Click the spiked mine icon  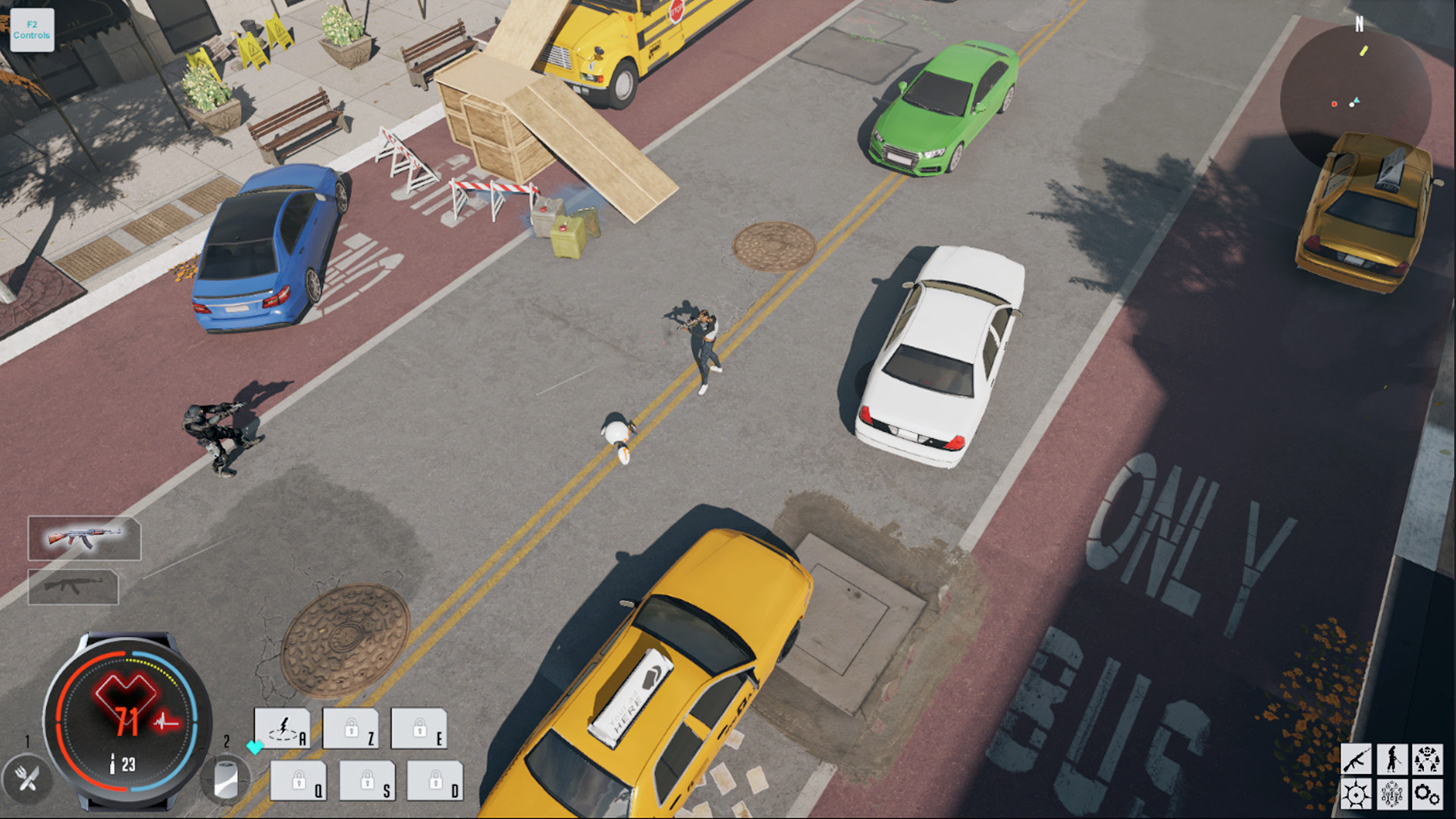click(1357, 794)
